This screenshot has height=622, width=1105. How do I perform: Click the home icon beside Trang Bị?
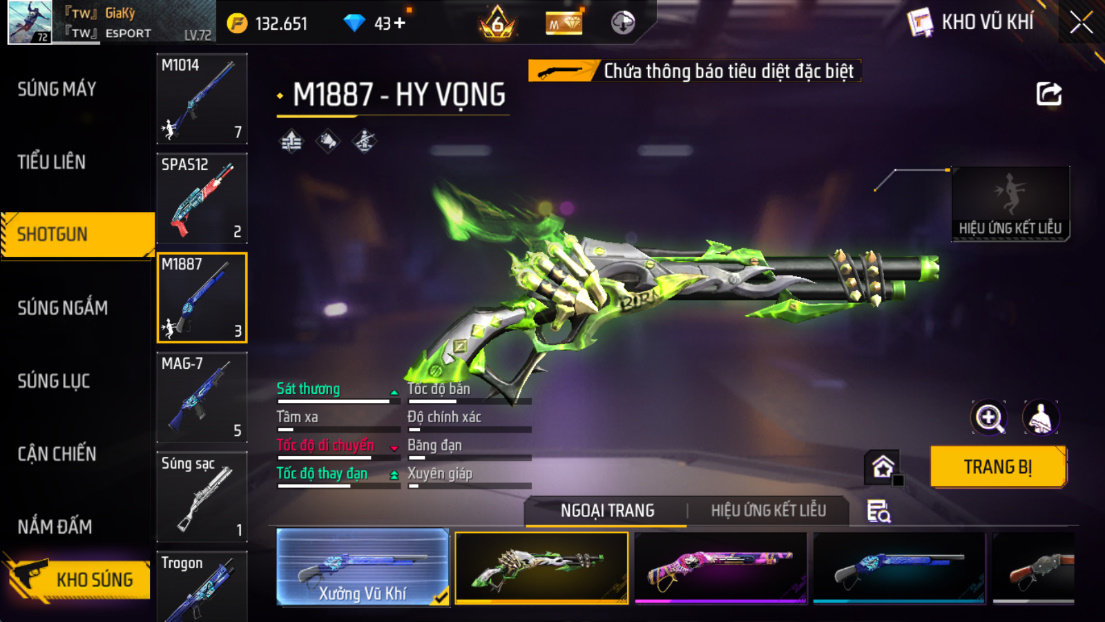[883, 467]
